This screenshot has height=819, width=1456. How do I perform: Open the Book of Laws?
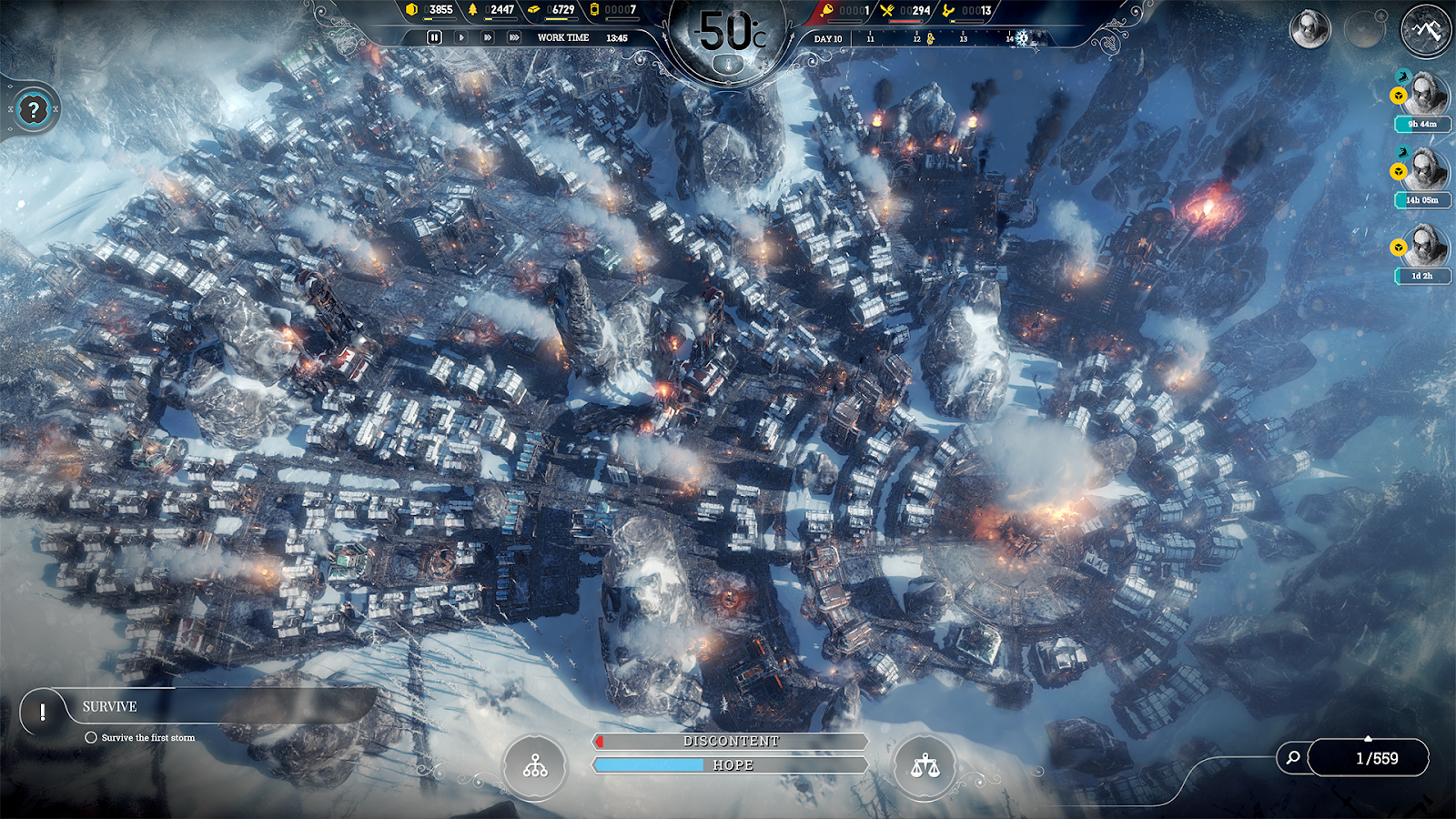point(925,765)
